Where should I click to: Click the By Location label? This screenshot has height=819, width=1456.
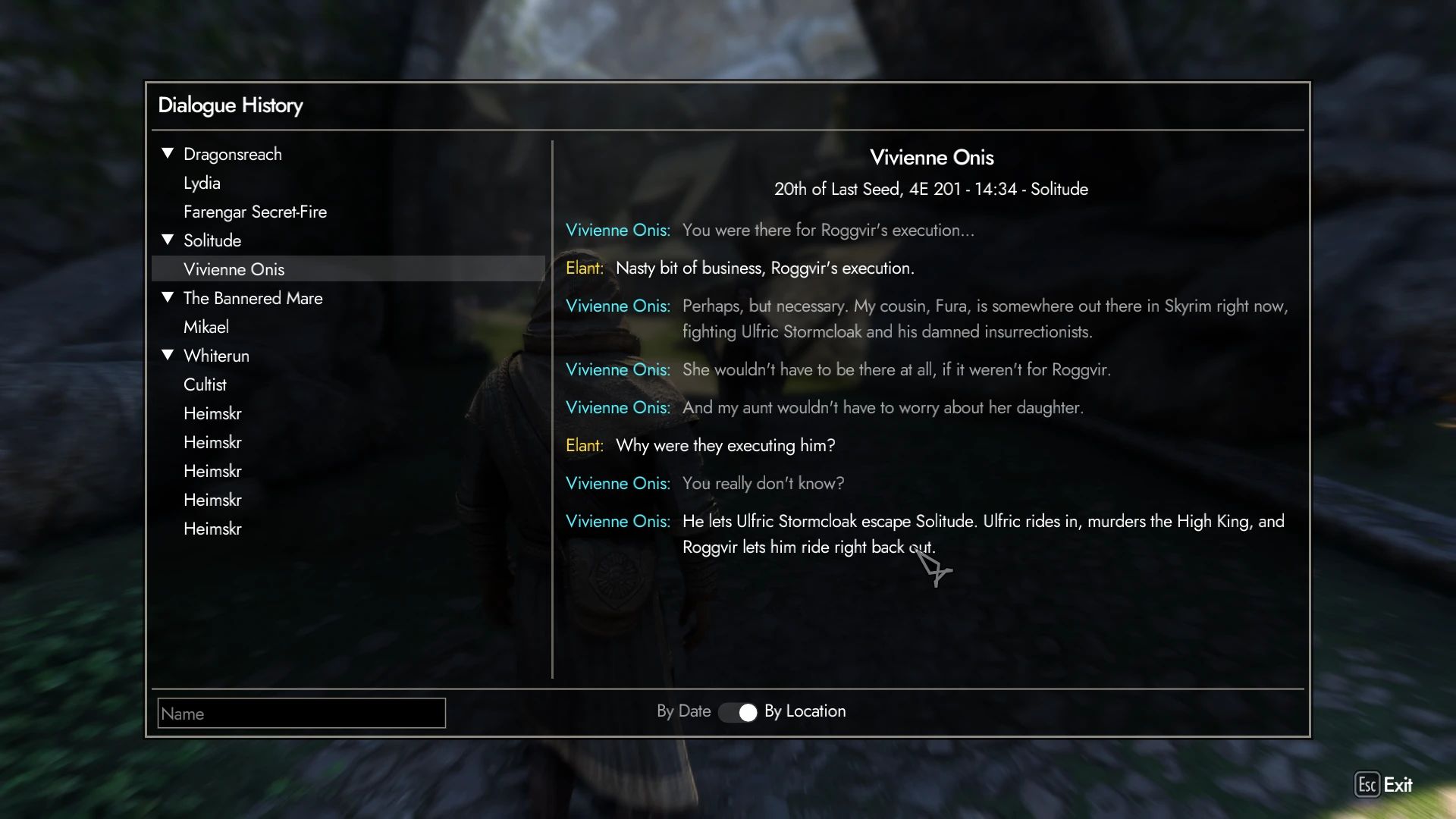click(805, 711)
